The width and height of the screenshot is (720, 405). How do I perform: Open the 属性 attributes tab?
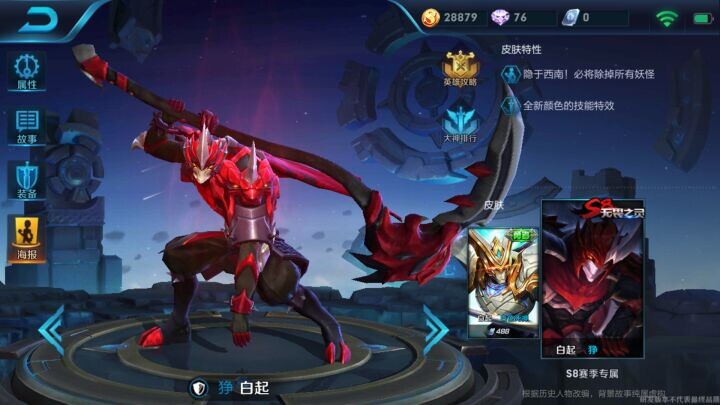point(27,71)
